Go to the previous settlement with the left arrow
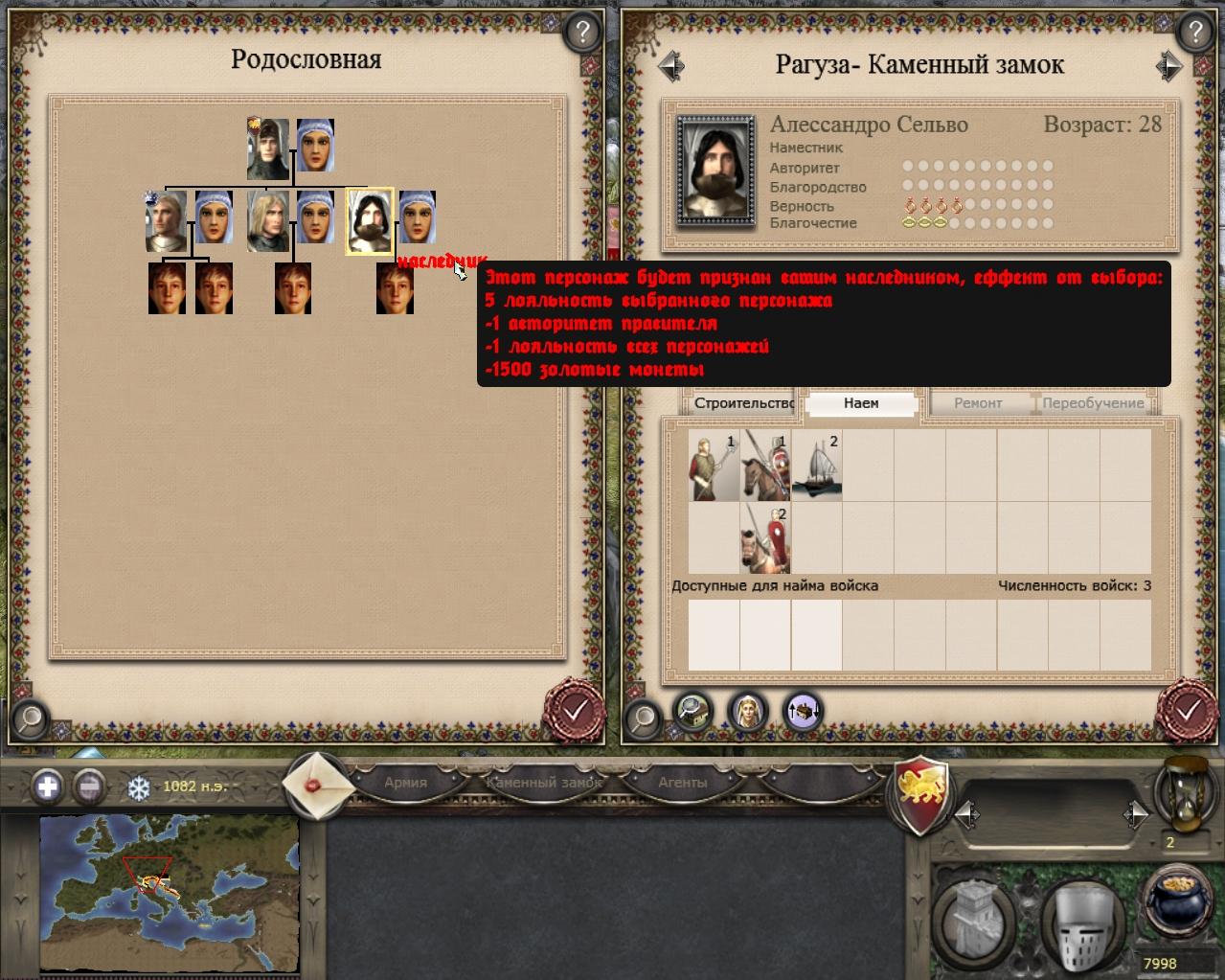The height and width of the screenshot is (980, 1225). (671, 65)
